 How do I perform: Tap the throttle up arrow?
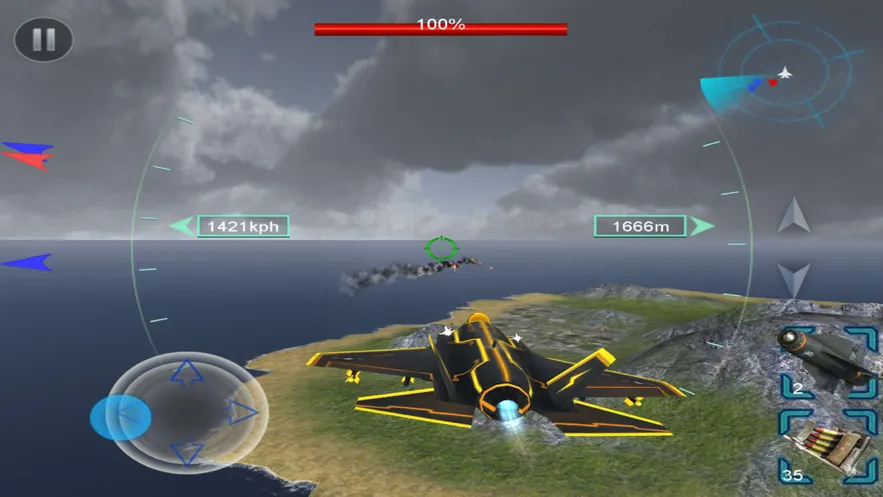tap(794, 215)
